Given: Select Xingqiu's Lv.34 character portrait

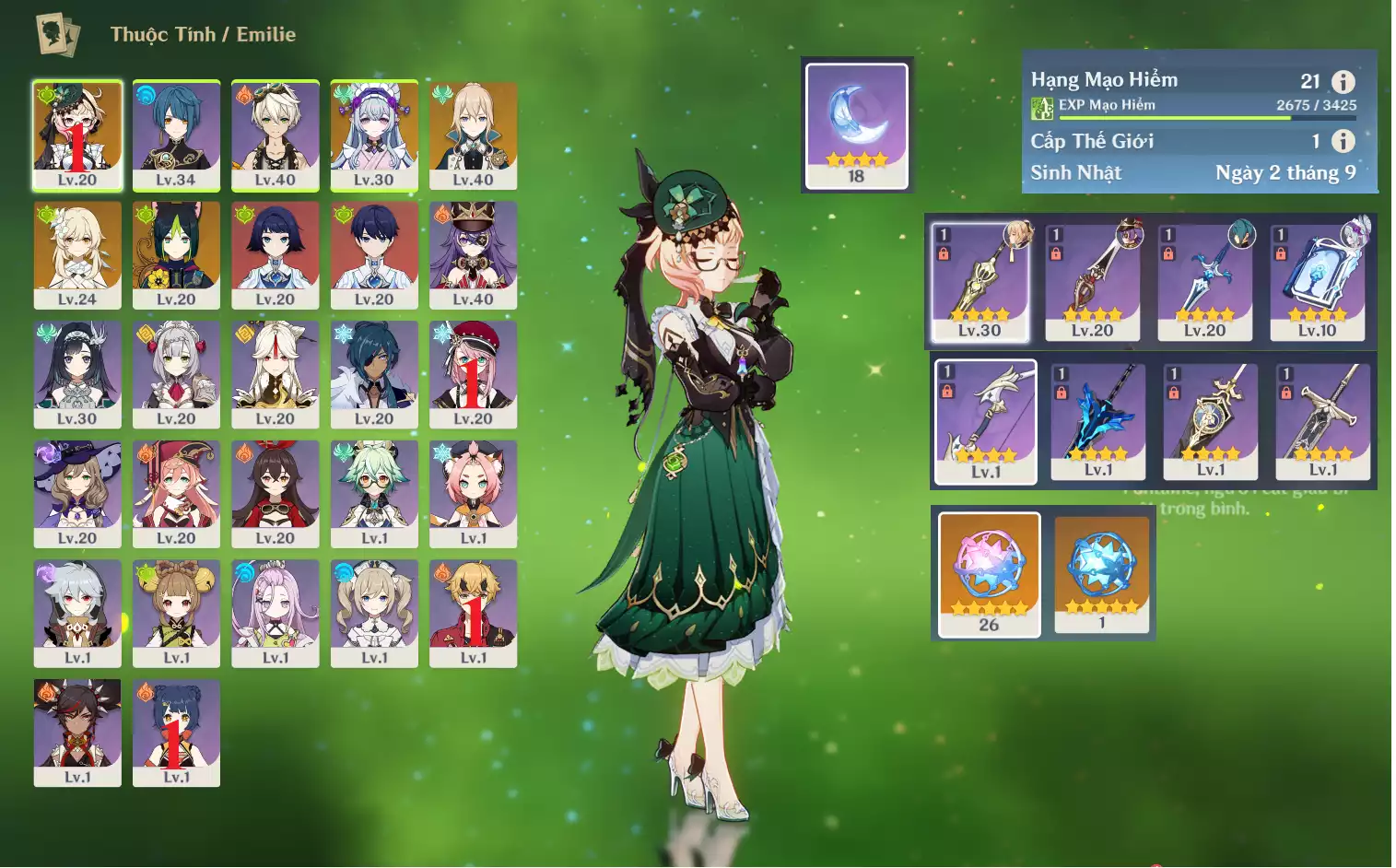Looking at the screenshot, I should 176,135.
